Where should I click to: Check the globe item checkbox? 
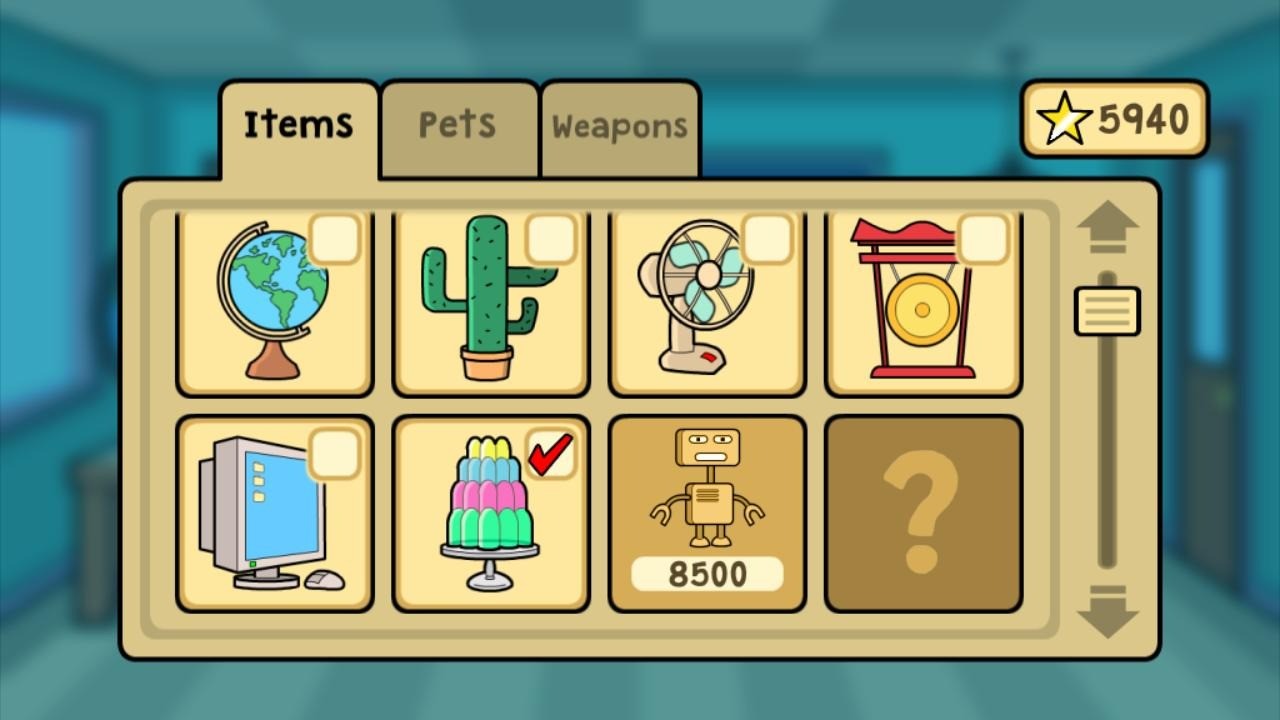[337, 238]
